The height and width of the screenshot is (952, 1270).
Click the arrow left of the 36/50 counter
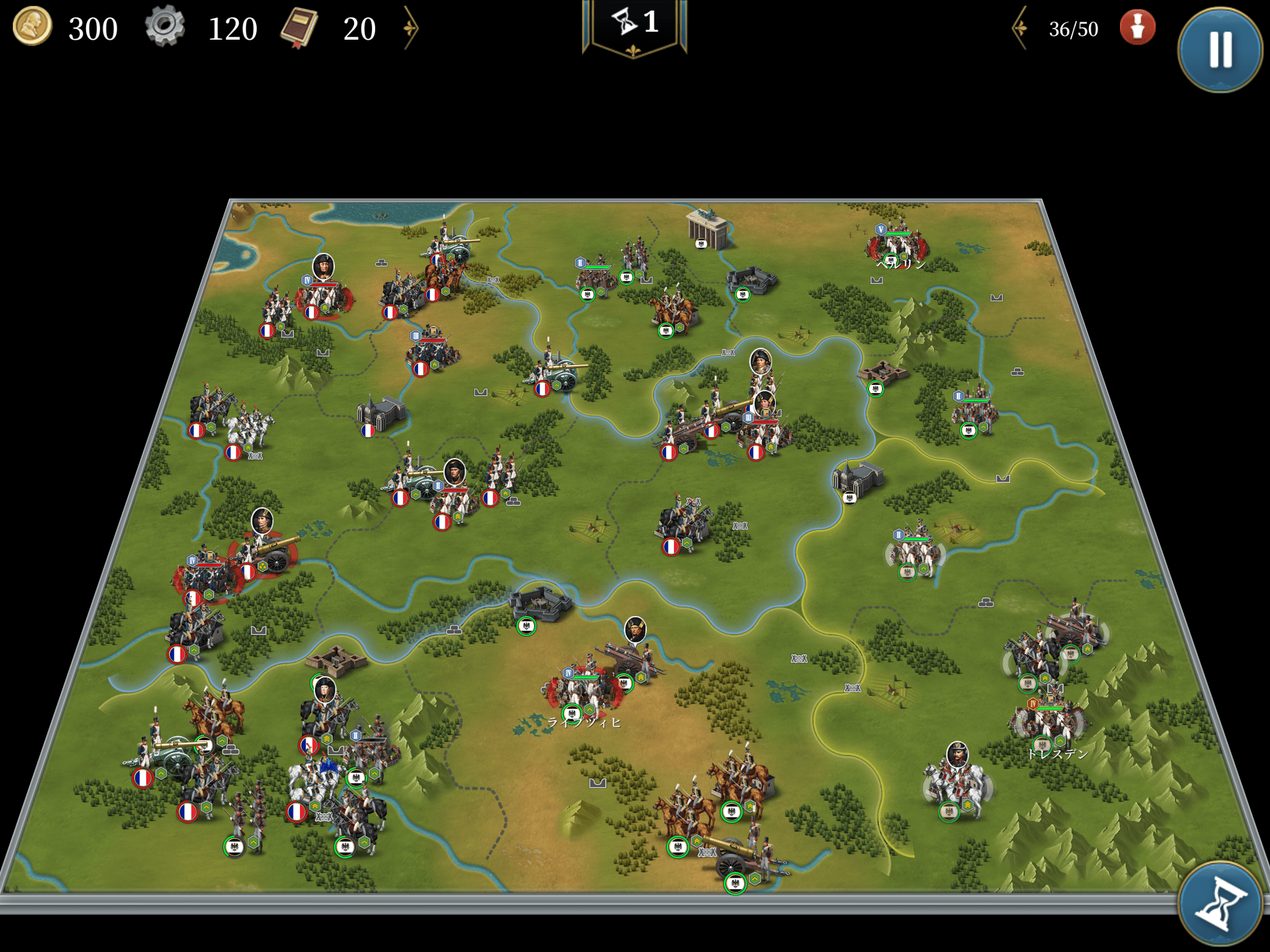pyautogui.click(x=1020, y=28)
